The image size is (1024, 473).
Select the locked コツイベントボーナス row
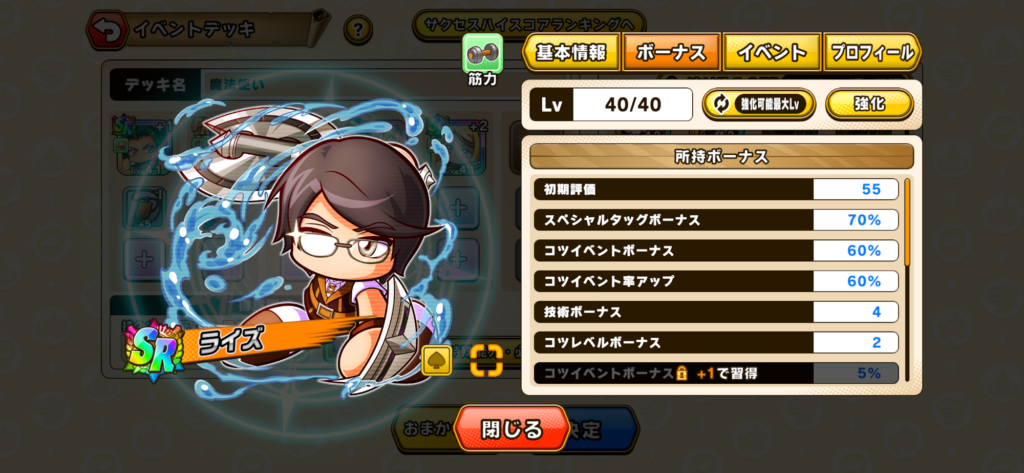coord(715,373)
